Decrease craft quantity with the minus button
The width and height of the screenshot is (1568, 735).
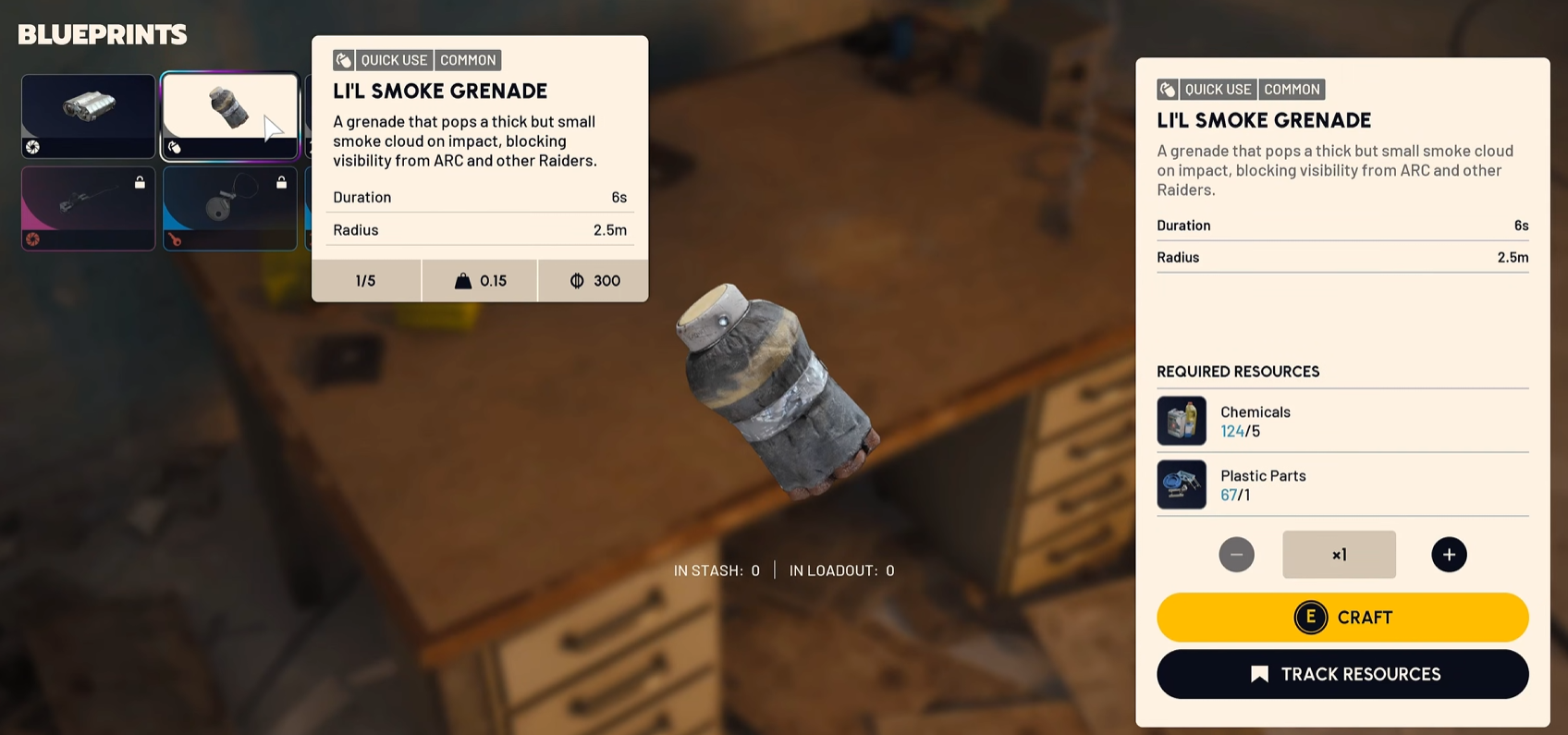click(x=1236, y=555)
